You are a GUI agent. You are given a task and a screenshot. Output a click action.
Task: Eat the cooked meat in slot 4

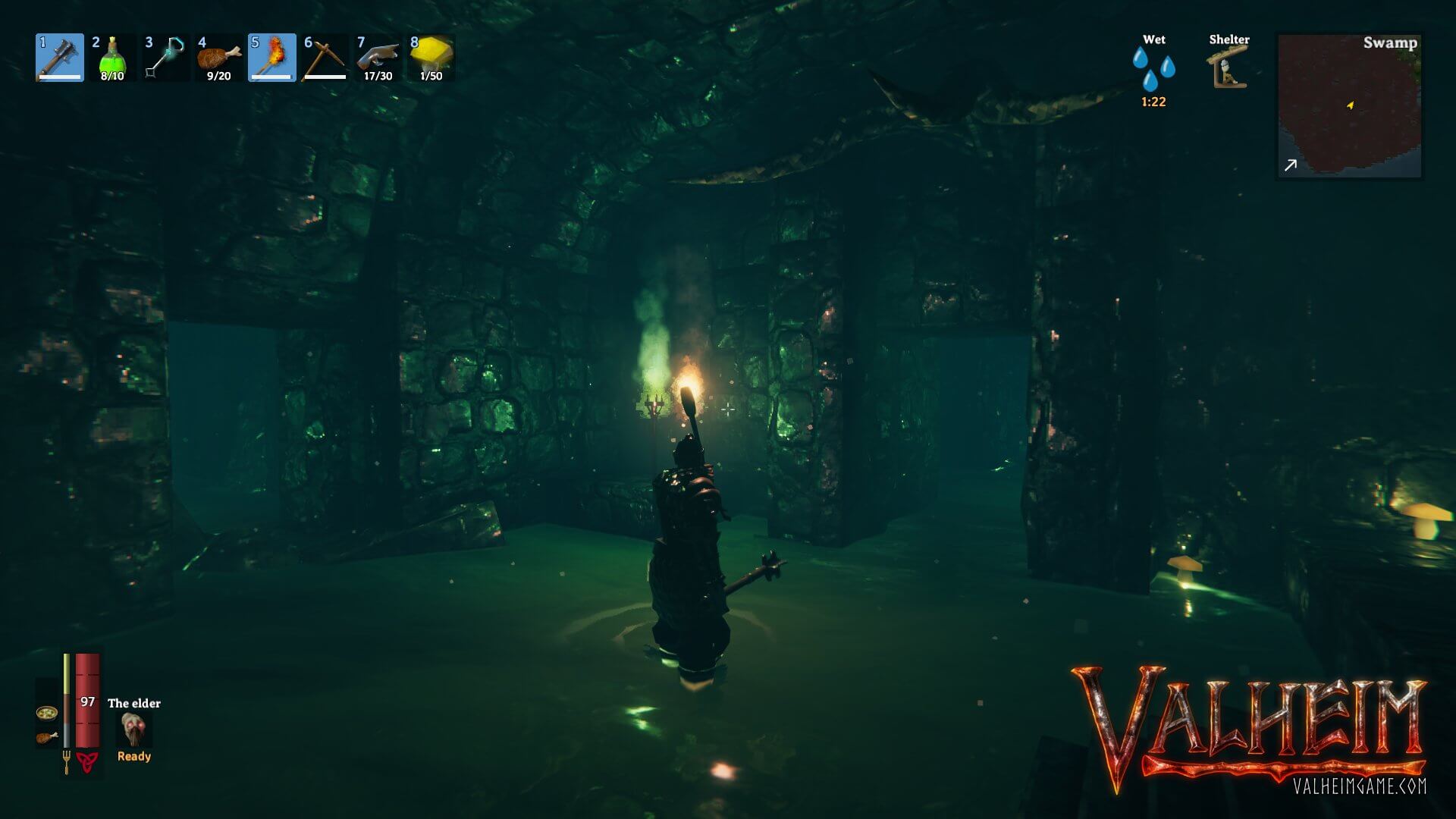tap(218, 58)
